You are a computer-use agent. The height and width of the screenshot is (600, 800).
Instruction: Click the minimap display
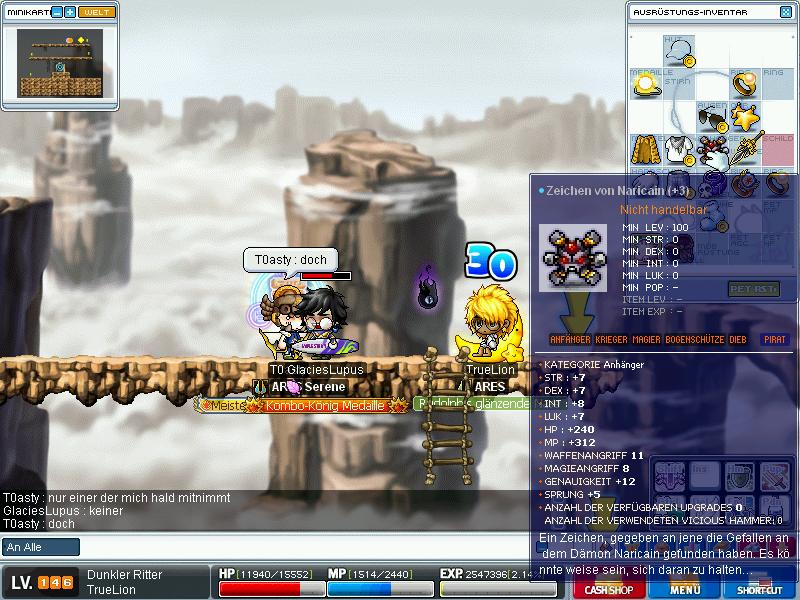click(61, 64)
